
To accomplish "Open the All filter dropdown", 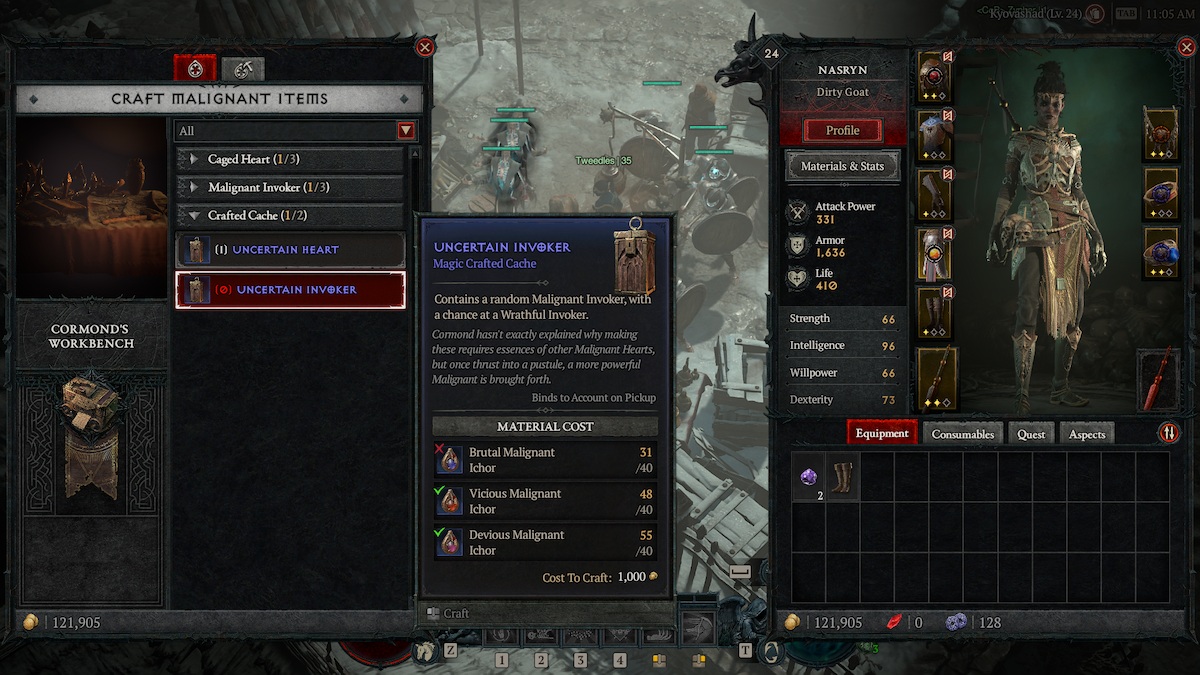I will [x=405, y=131].
